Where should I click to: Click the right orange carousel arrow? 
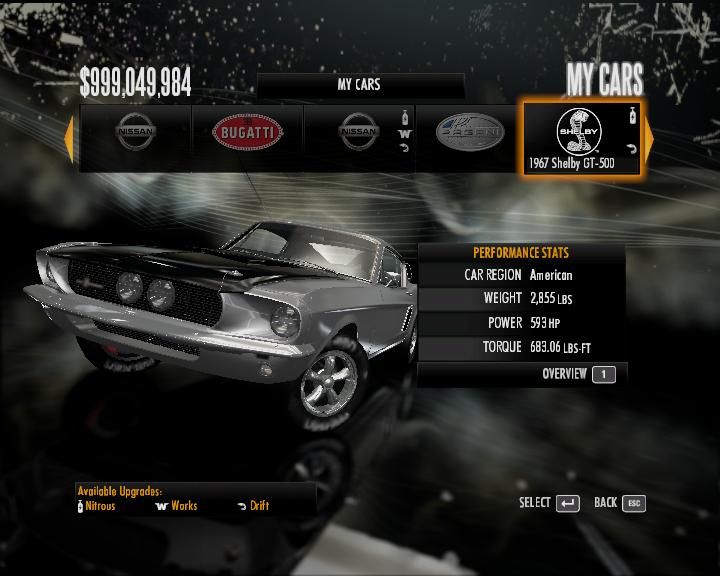point(648,138)
